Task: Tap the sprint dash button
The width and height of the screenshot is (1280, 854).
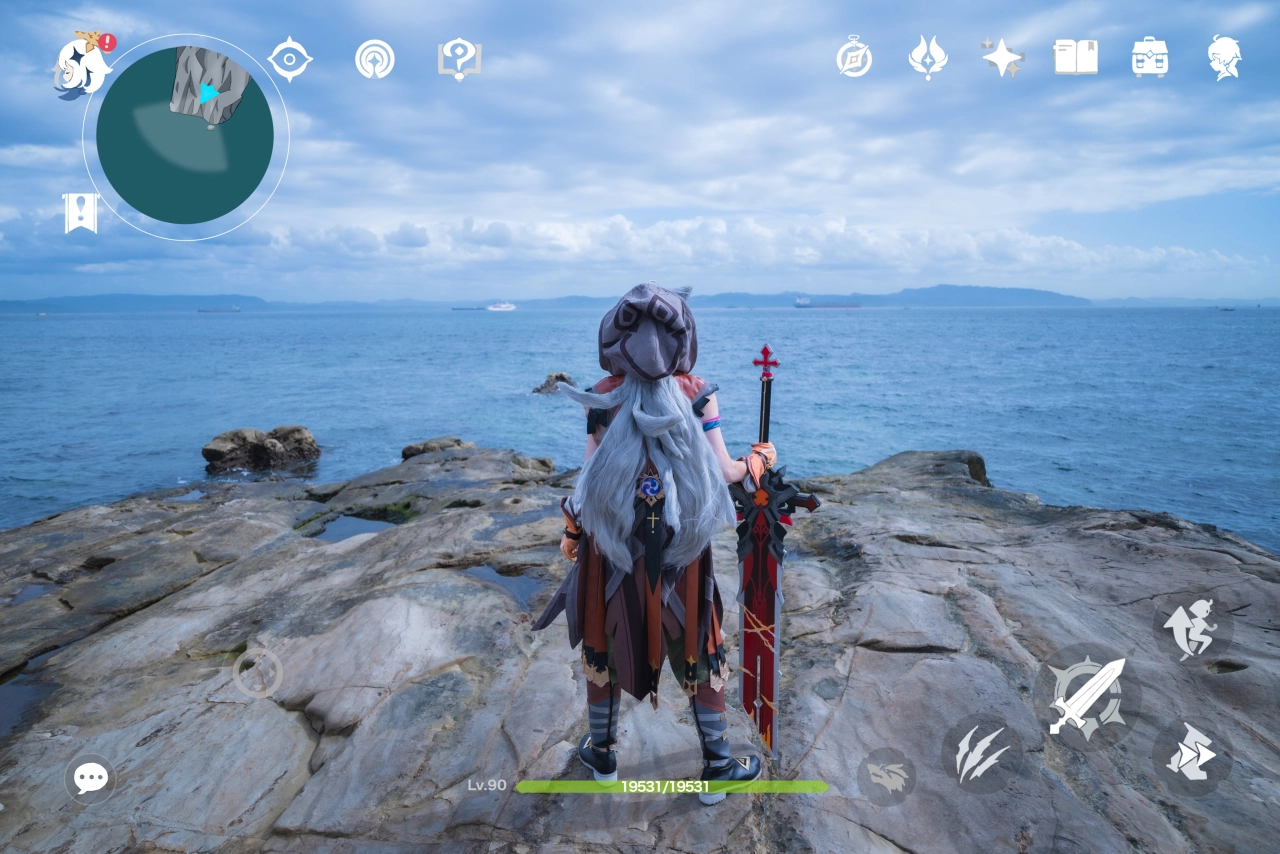Action: pos(1191,753)
